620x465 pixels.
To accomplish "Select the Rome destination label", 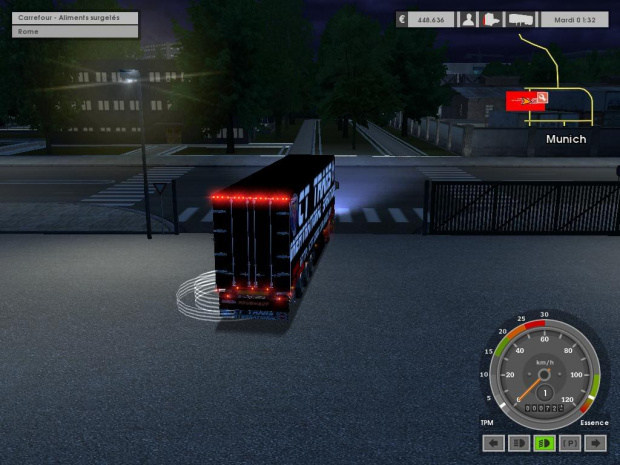I will pos(75,31).
